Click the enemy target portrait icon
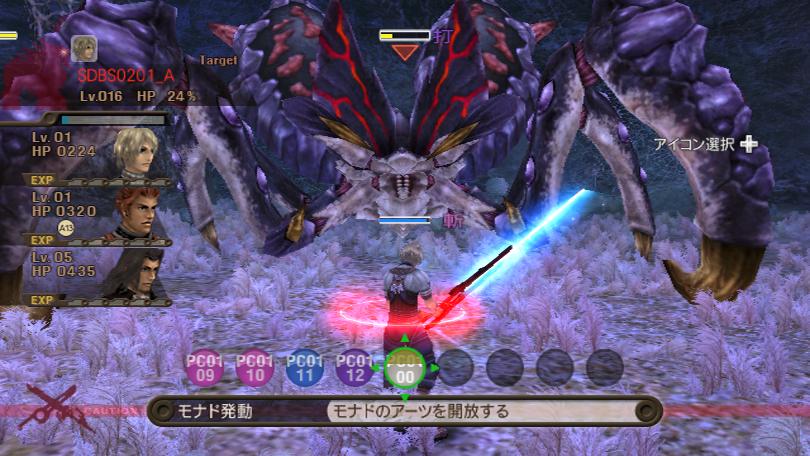 coord(84,49)
